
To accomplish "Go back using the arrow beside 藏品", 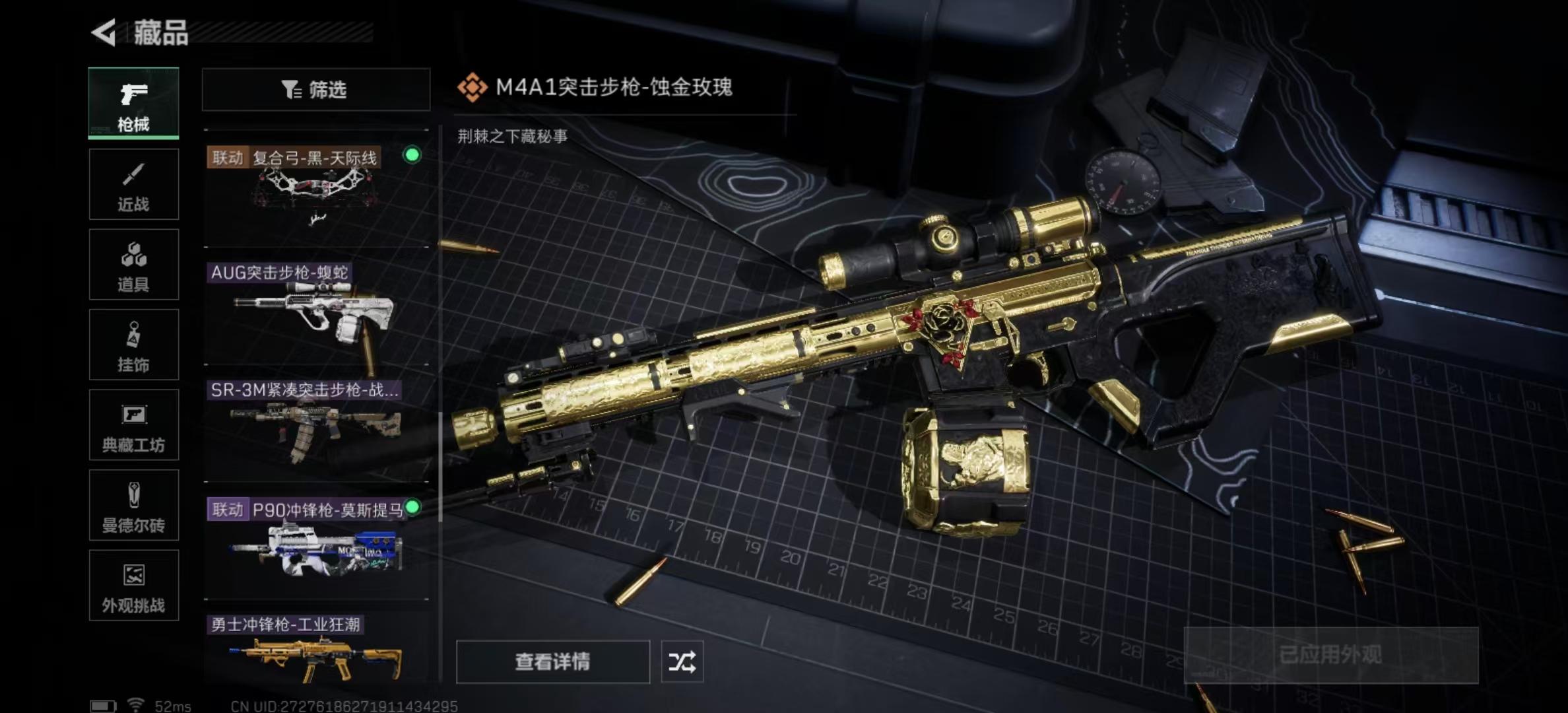I will [104, 32].
